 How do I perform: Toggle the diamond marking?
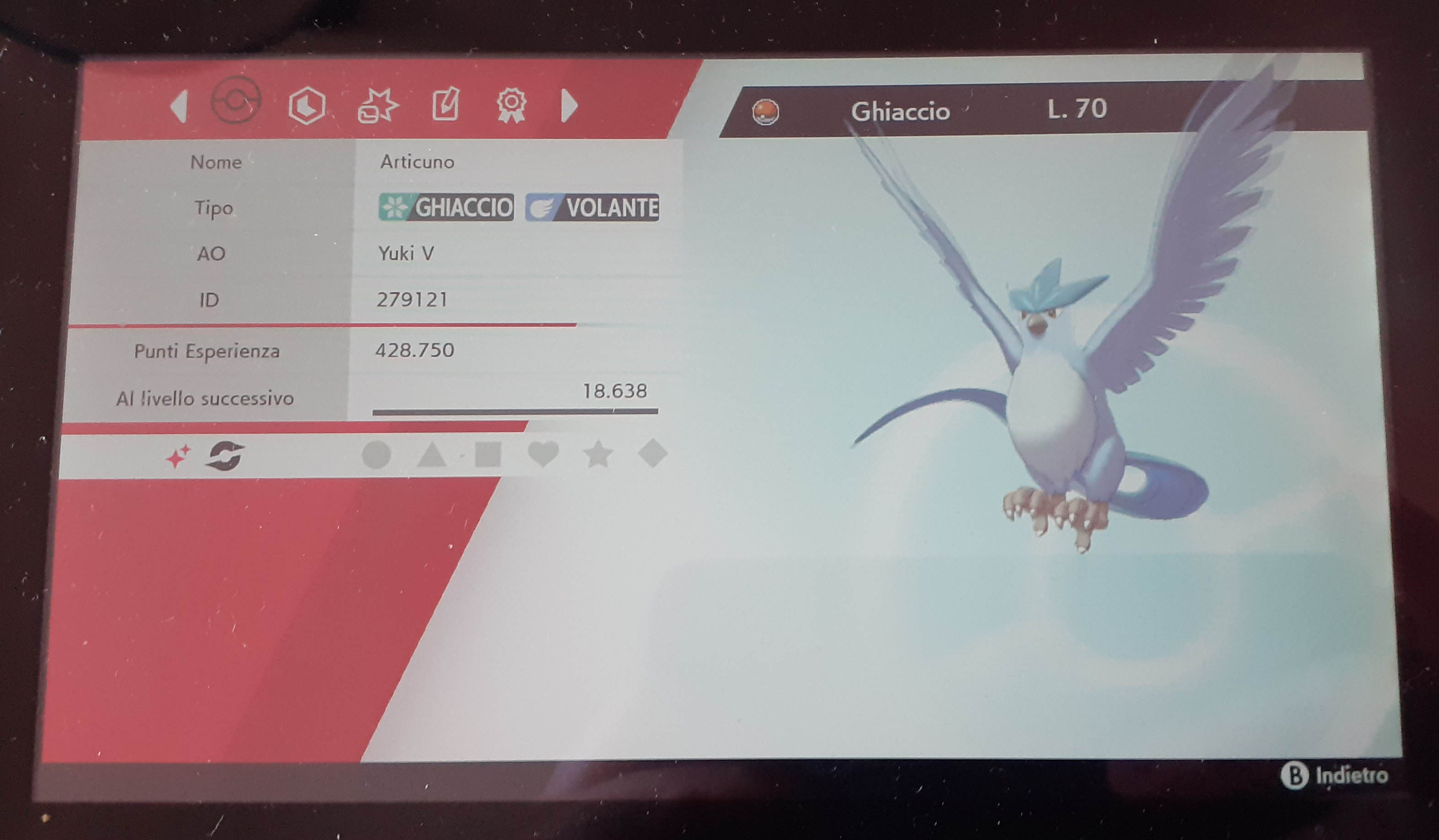pyautogui.click(x=653, y=453)
